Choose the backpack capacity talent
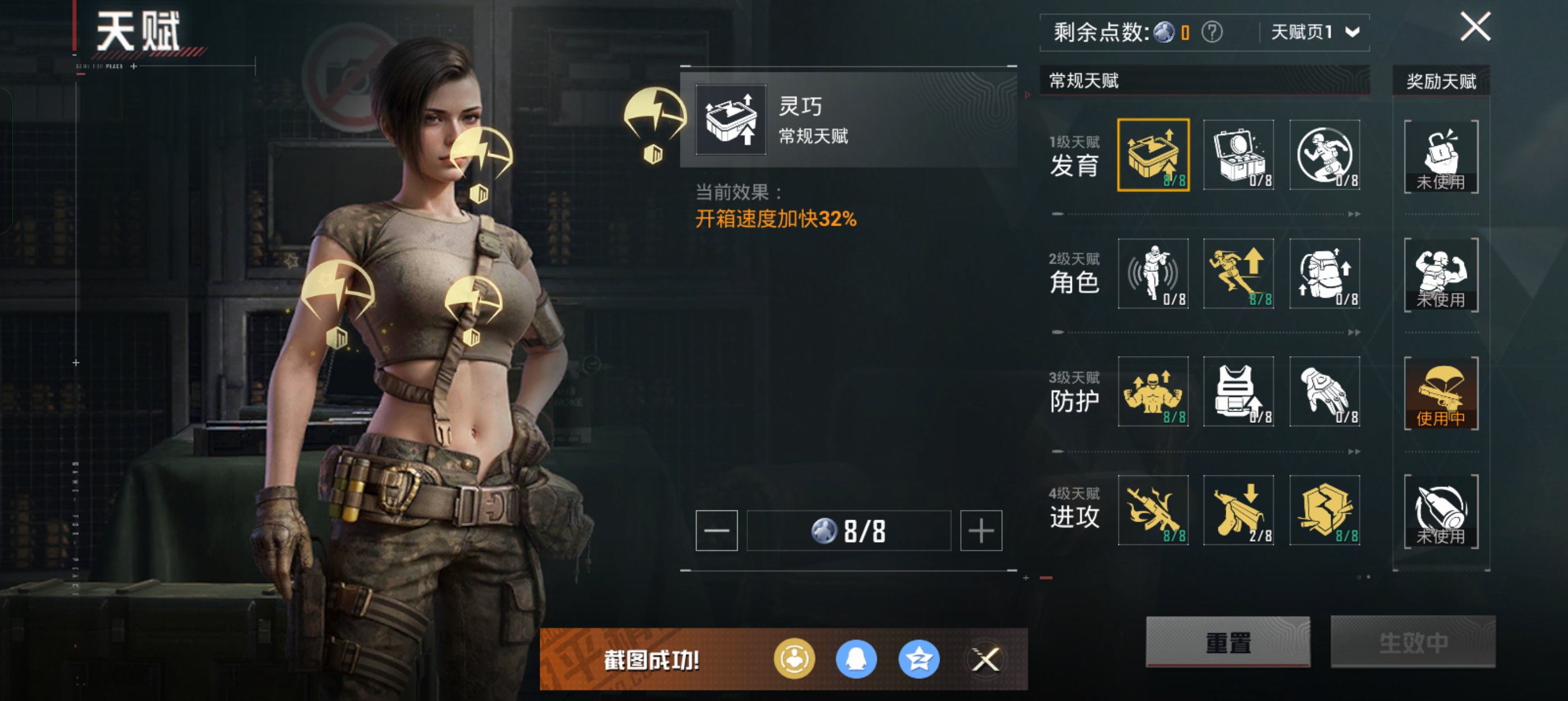This screenshot has height=701, width=1568. click(1325, 274)
